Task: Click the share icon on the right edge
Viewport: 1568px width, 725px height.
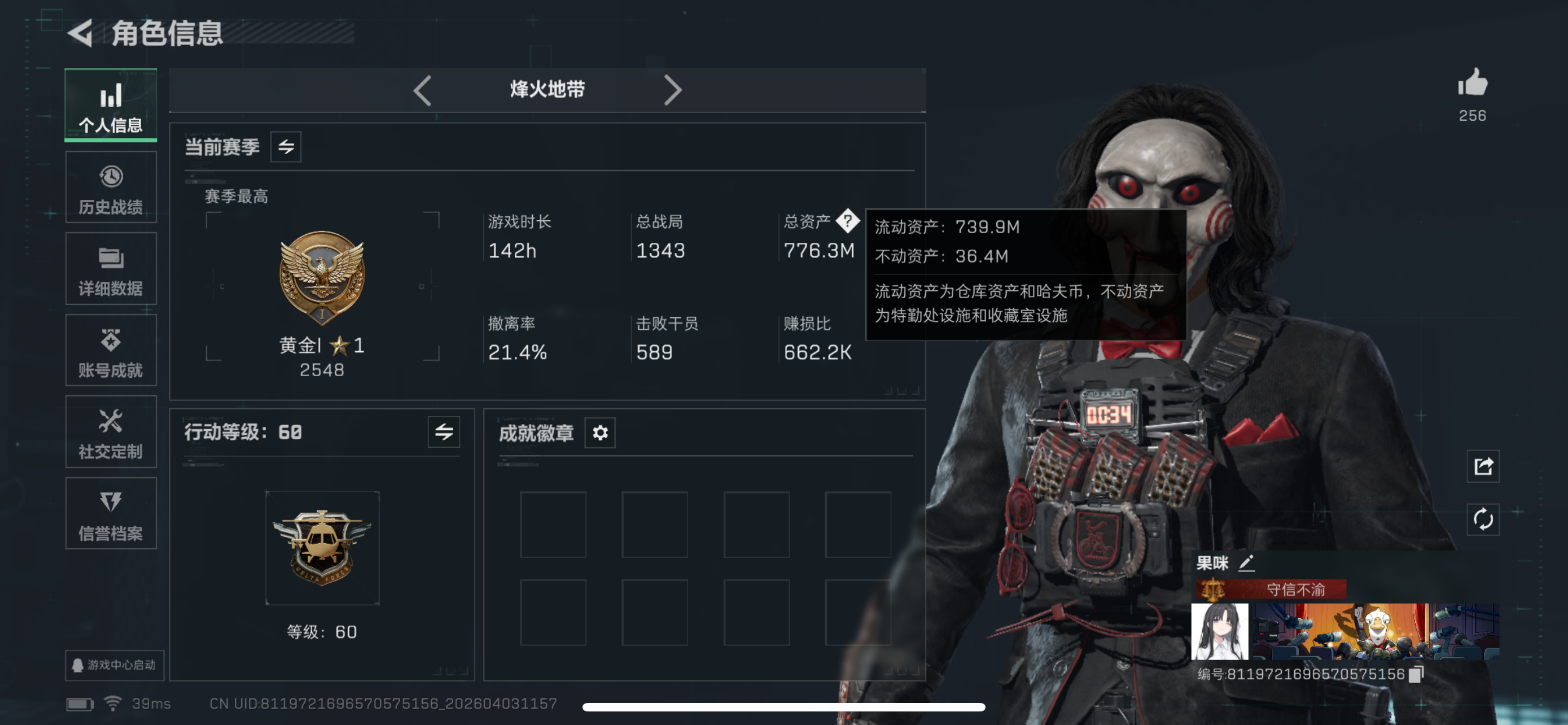Action: pos(1483,466)
